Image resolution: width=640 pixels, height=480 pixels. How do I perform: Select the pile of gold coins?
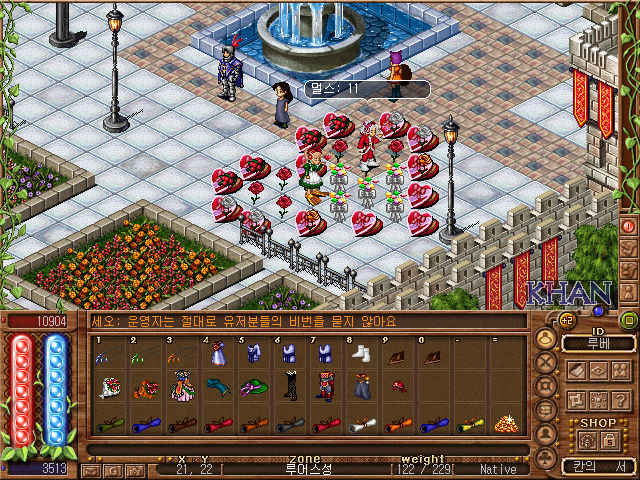504,423
